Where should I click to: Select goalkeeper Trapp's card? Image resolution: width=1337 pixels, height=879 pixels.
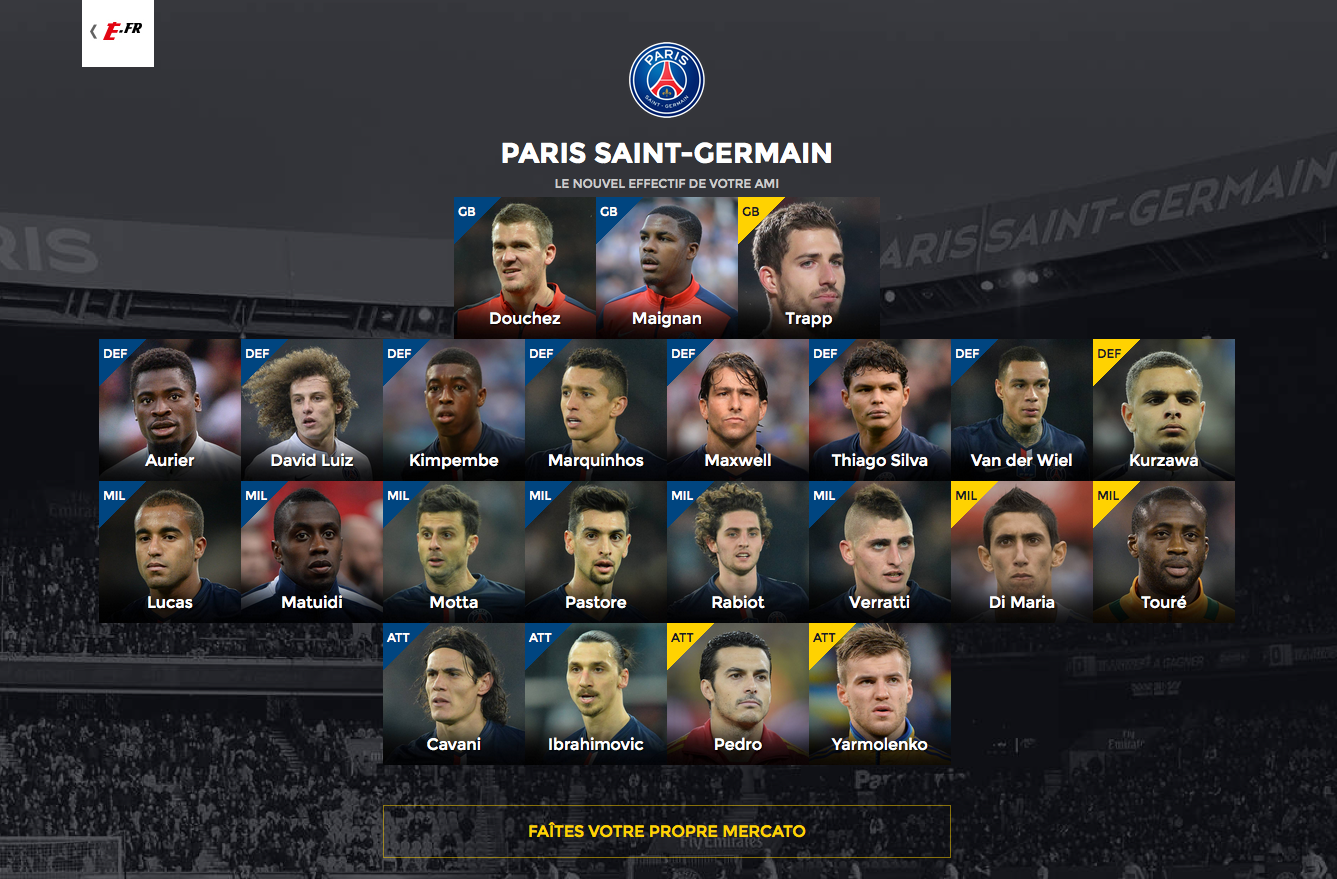[809, 267]
